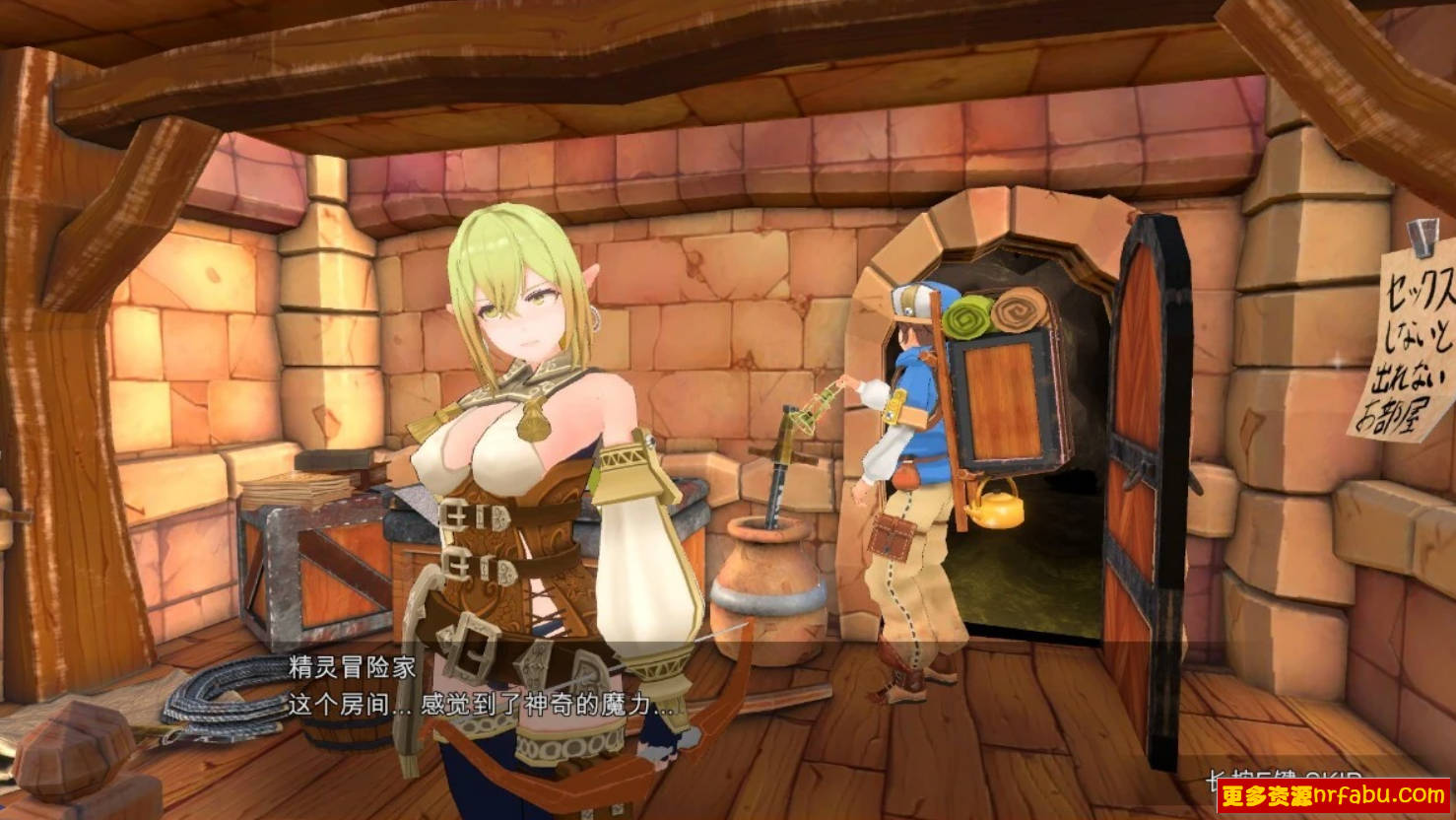Click the red hrfabu.com watermark banner
The height and width of the screenshot is (820, 1456).
pyautogui.click(x=1333, y=795)
